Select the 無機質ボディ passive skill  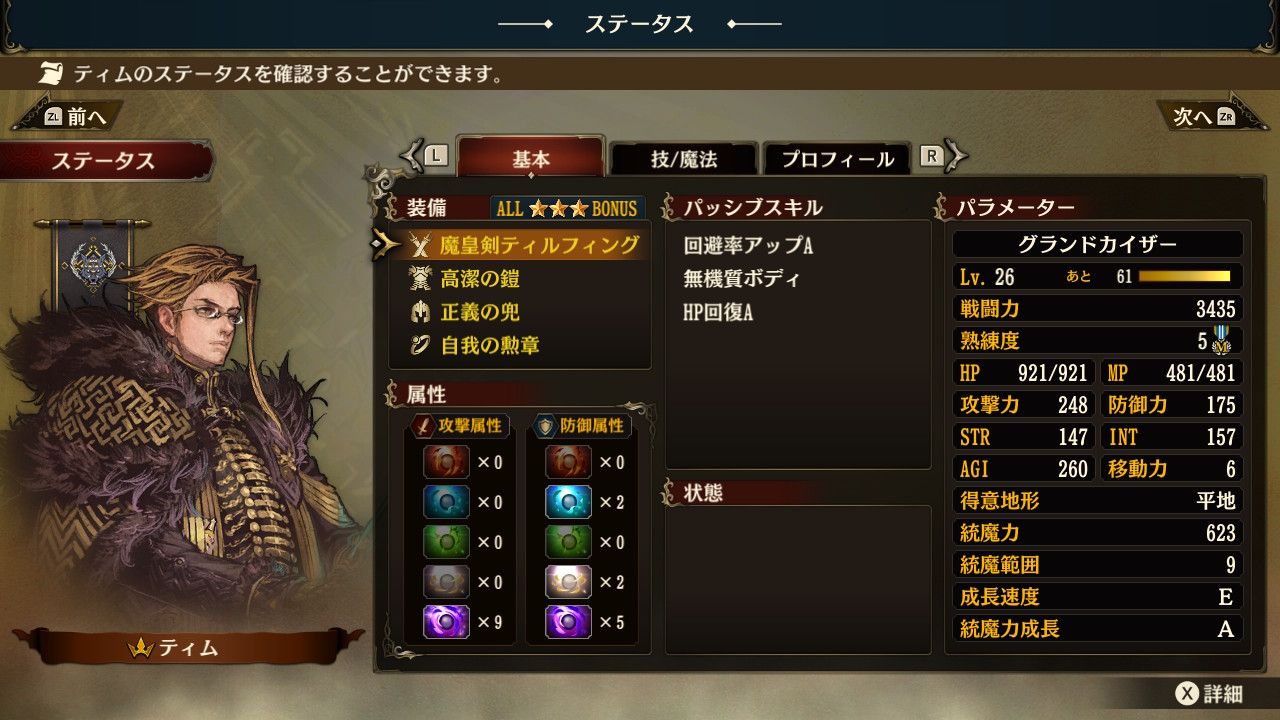point(741,279)
